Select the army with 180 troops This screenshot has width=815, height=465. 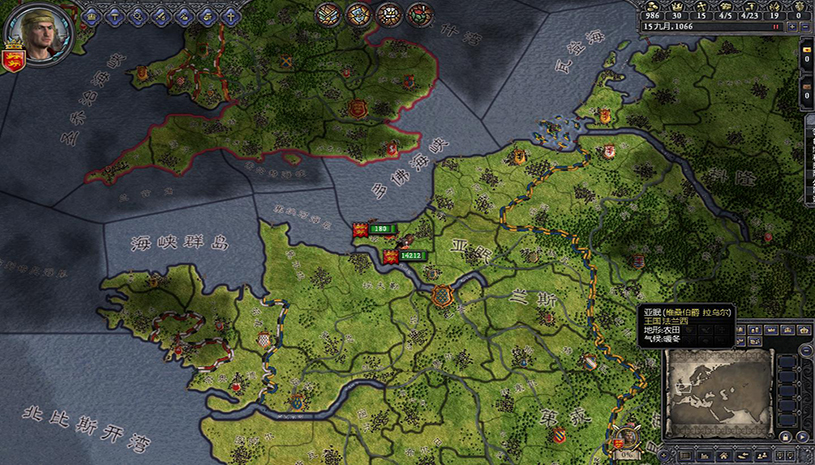380,229
